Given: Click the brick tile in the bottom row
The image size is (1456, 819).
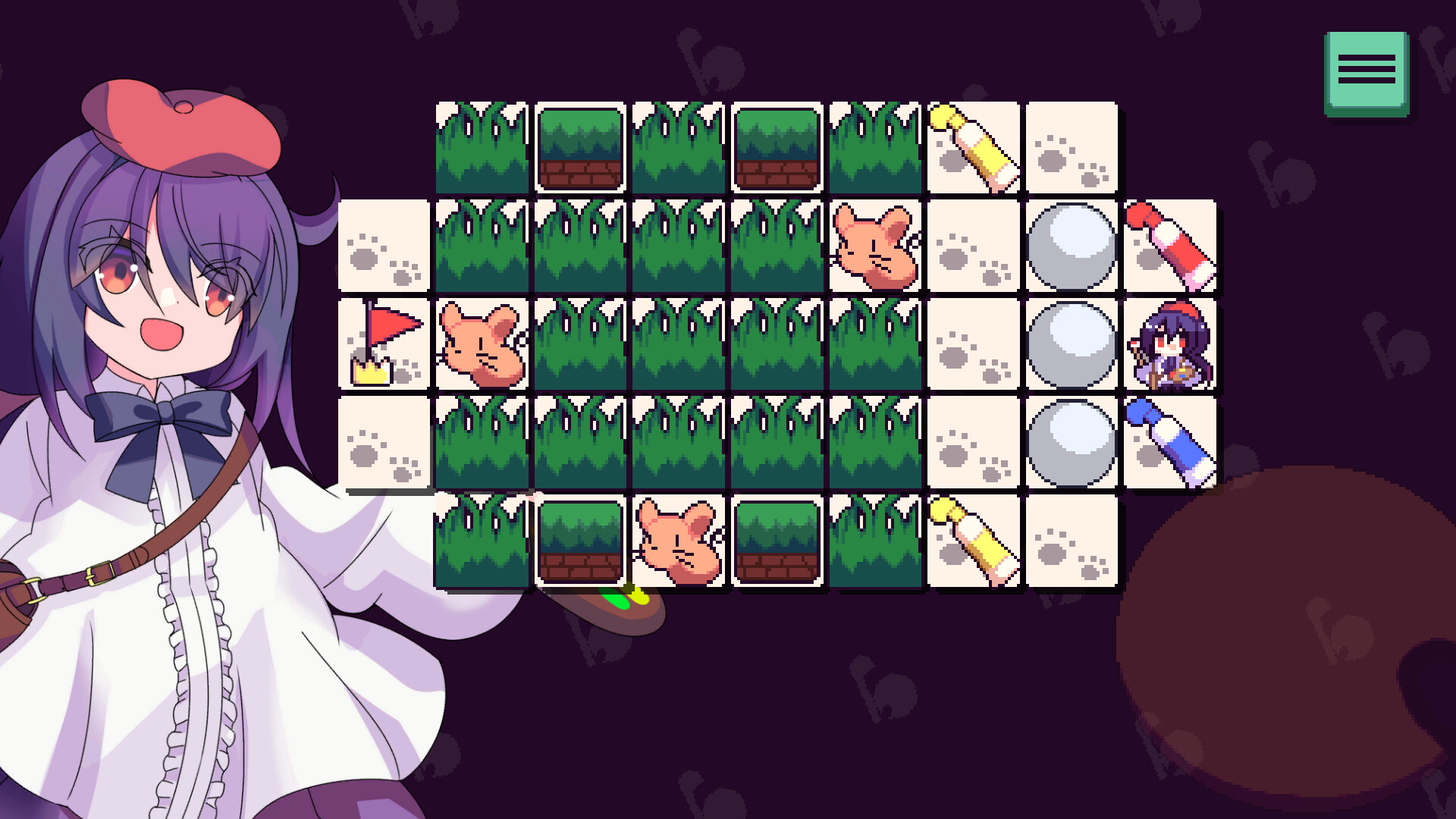Looking at the screenshot, I should (x=580, y=541).
